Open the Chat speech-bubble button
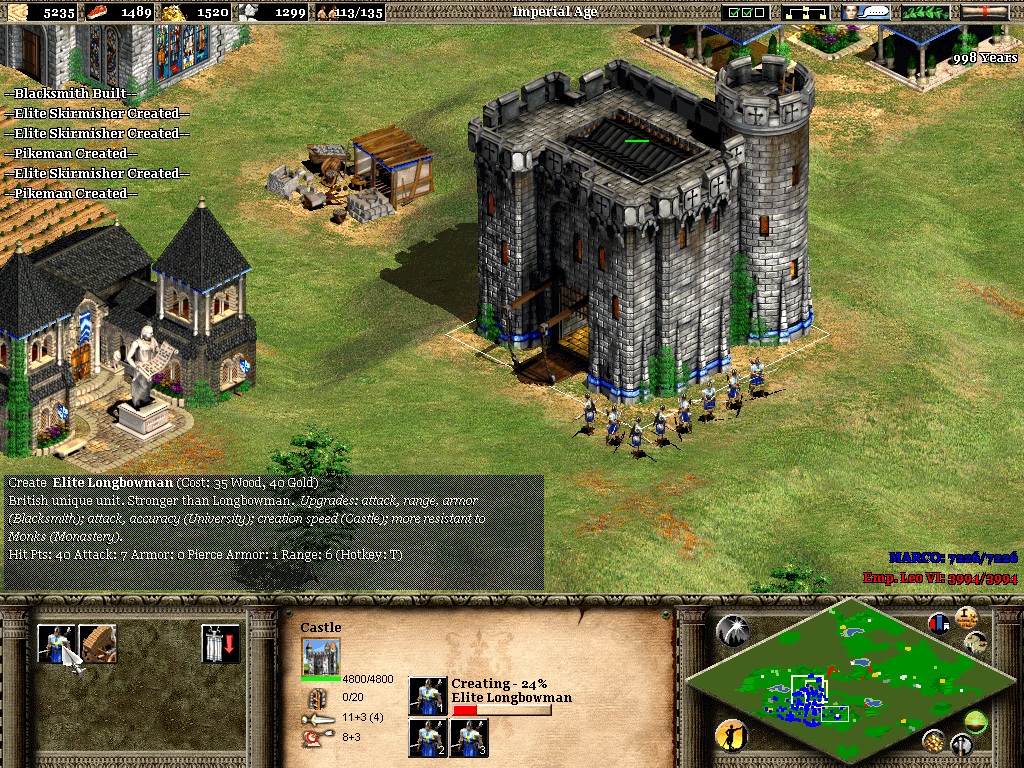 866,12
